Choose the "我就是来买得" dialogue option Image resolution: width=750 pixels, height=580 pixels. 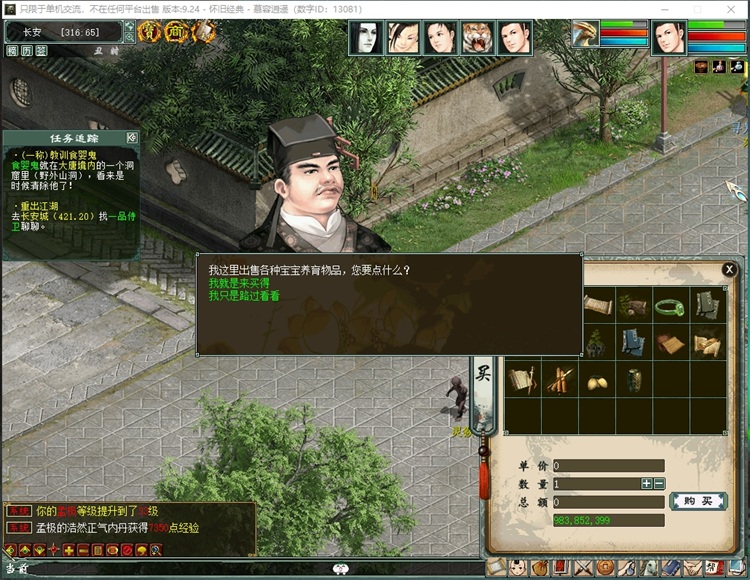(x=238, y=284)
